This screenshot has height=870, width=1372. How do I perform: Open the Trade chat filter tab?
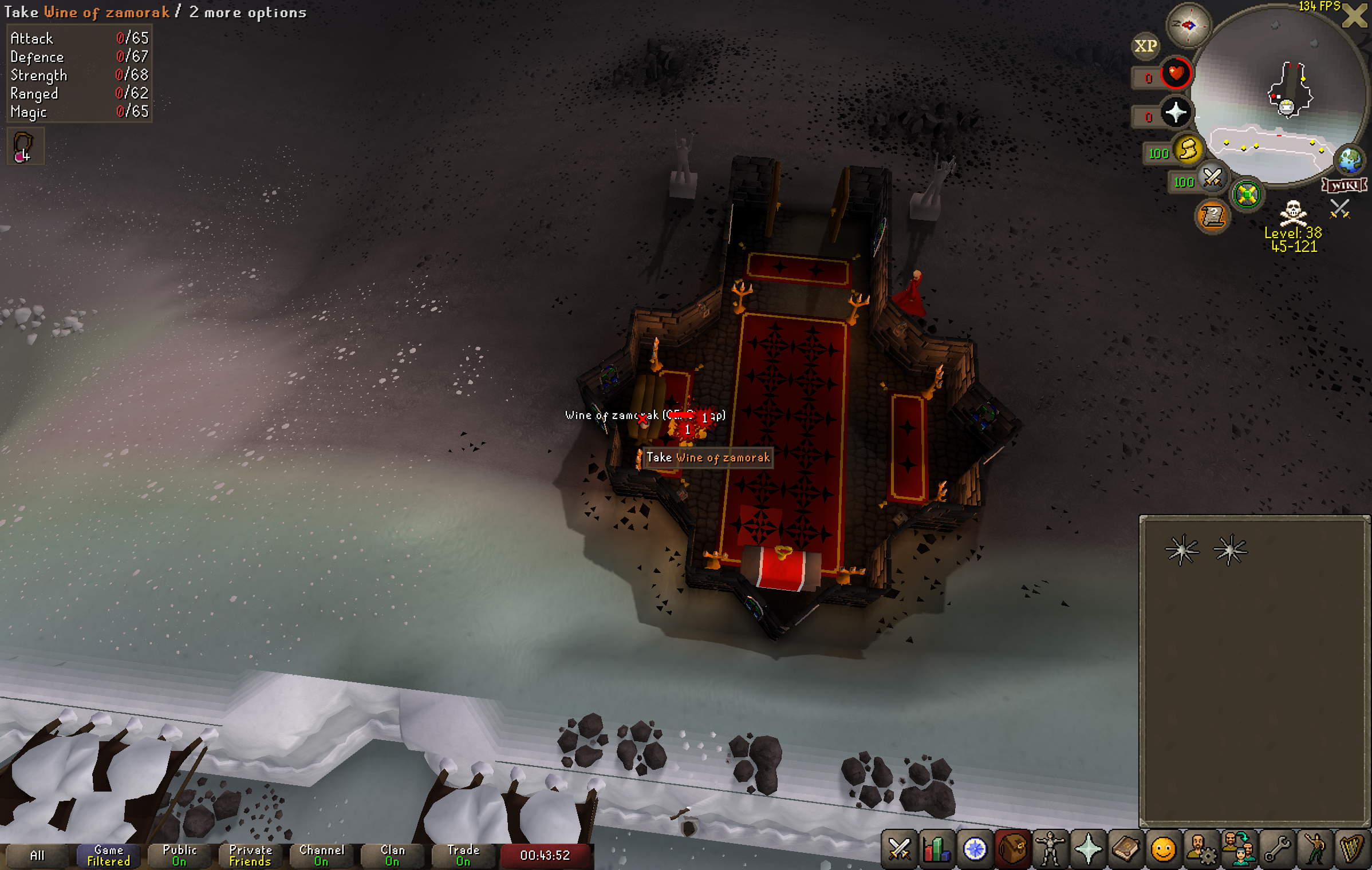[463, 856]
